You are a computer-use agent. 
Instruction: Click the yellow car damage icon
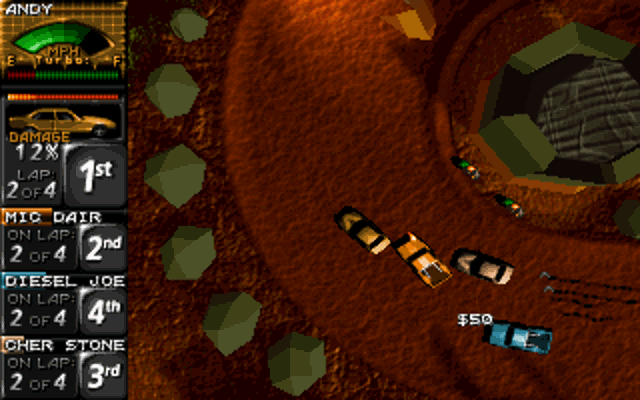(x=62, y=118)
